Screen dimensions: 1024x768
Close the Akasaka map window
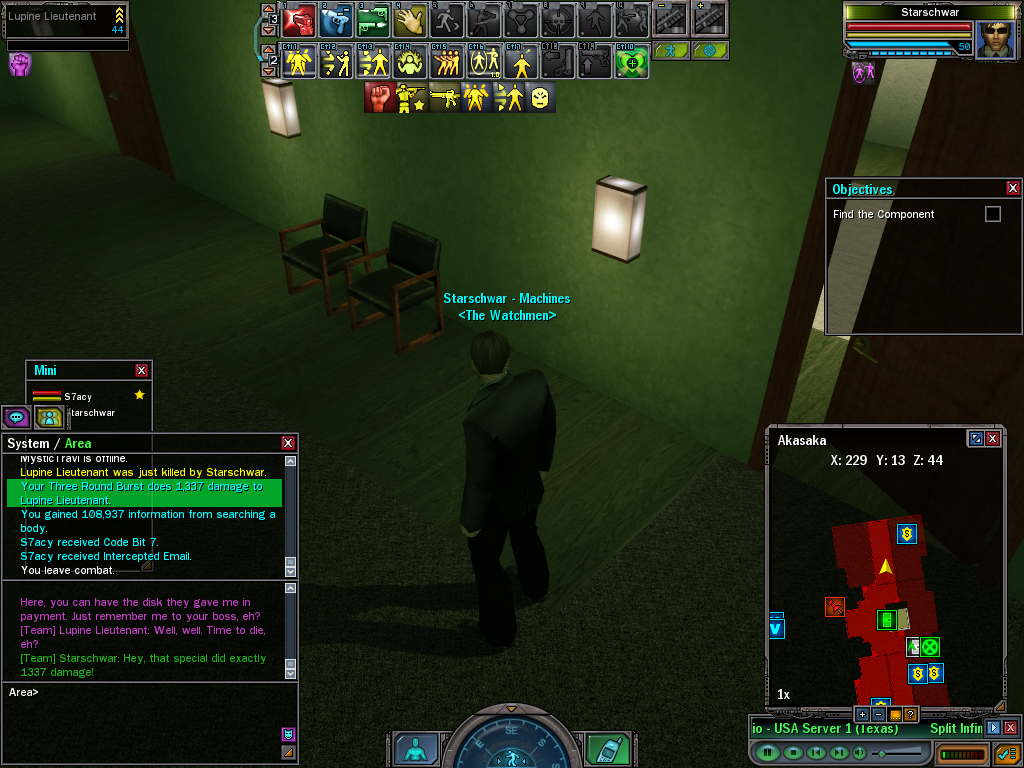click(993, 439)
